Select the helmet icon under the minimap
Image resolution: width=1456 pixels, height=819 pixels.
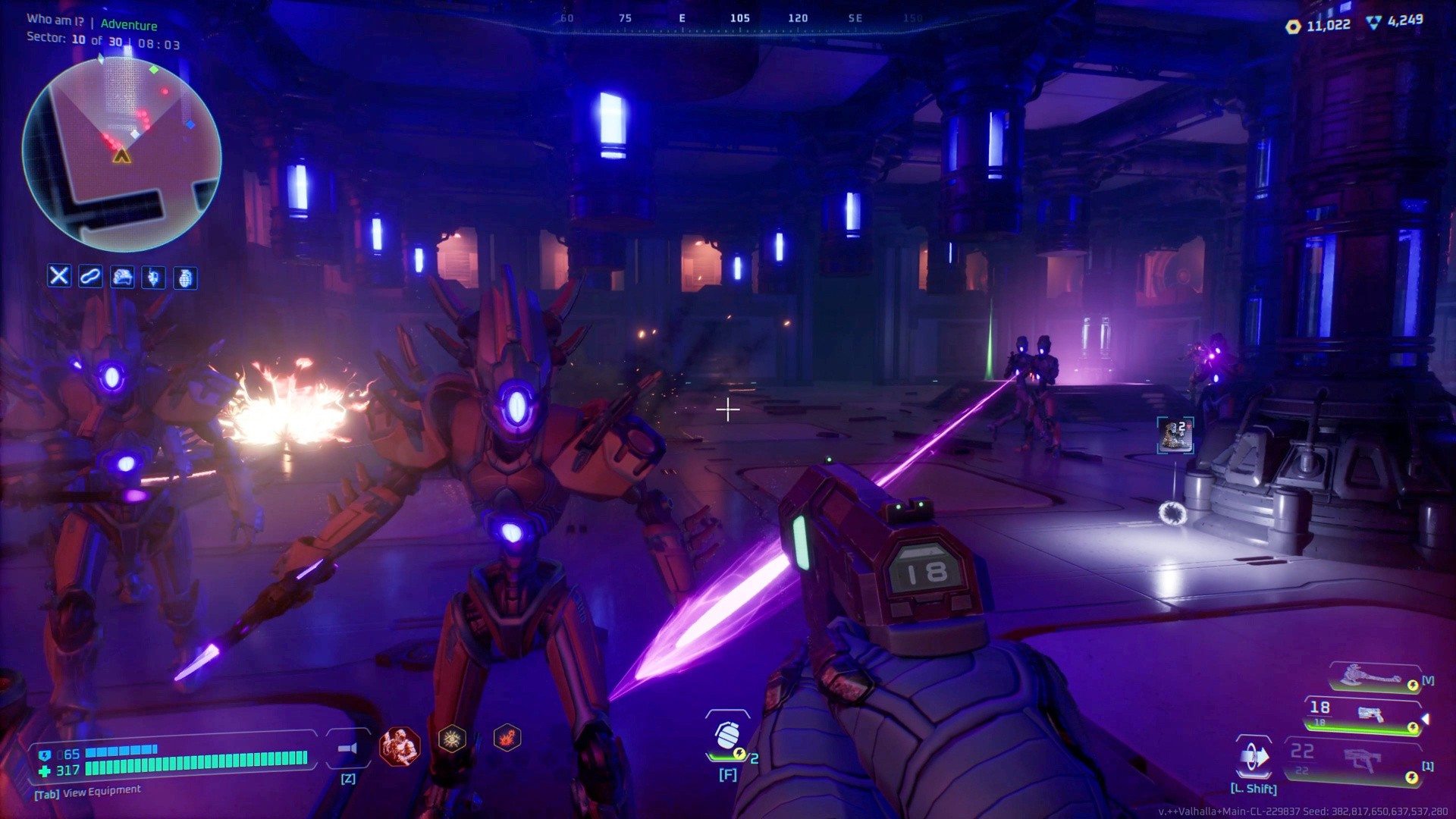pos(122,278)
